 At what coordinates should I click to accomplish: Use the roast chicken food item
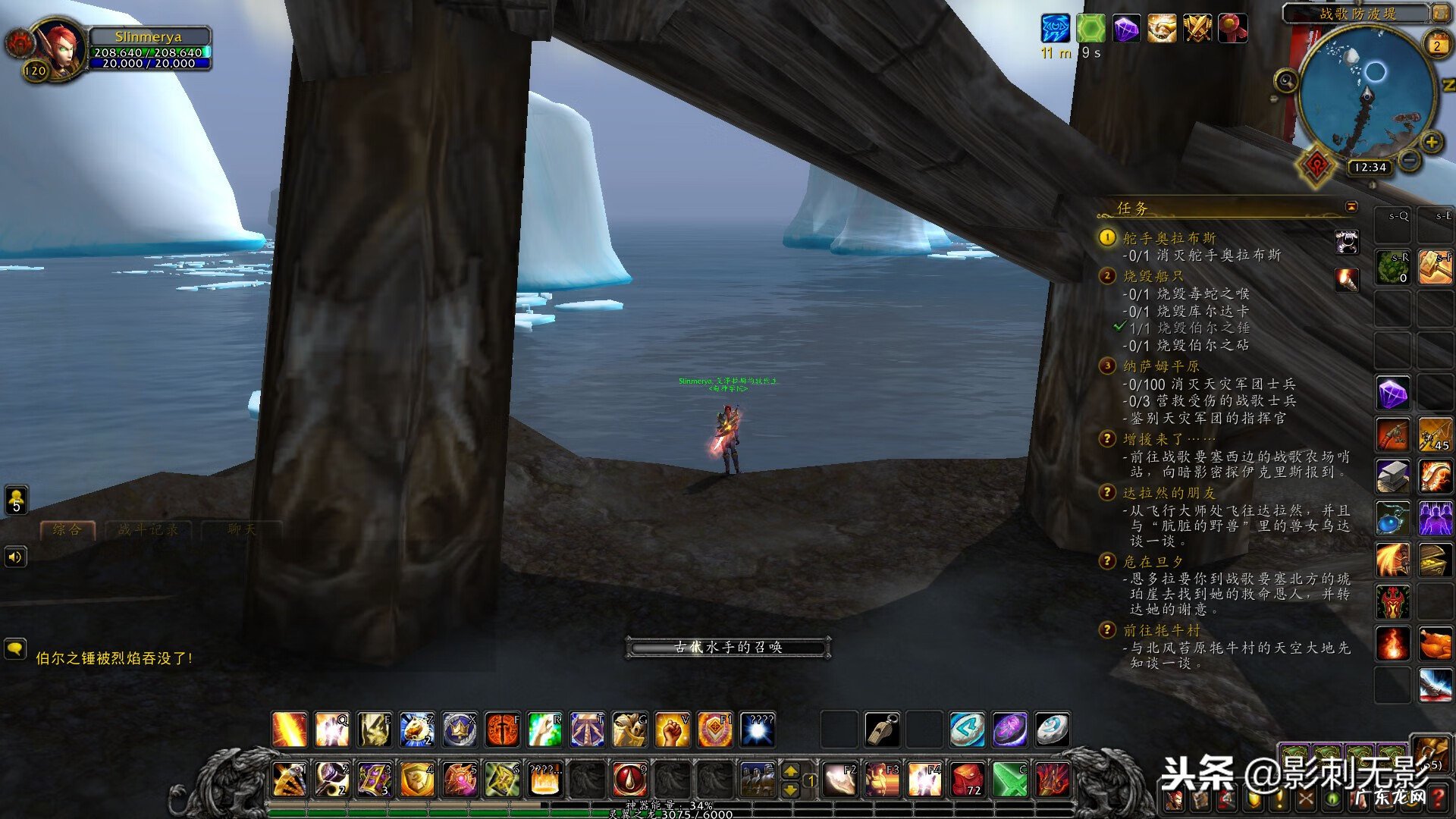[x=1435, y=644]
